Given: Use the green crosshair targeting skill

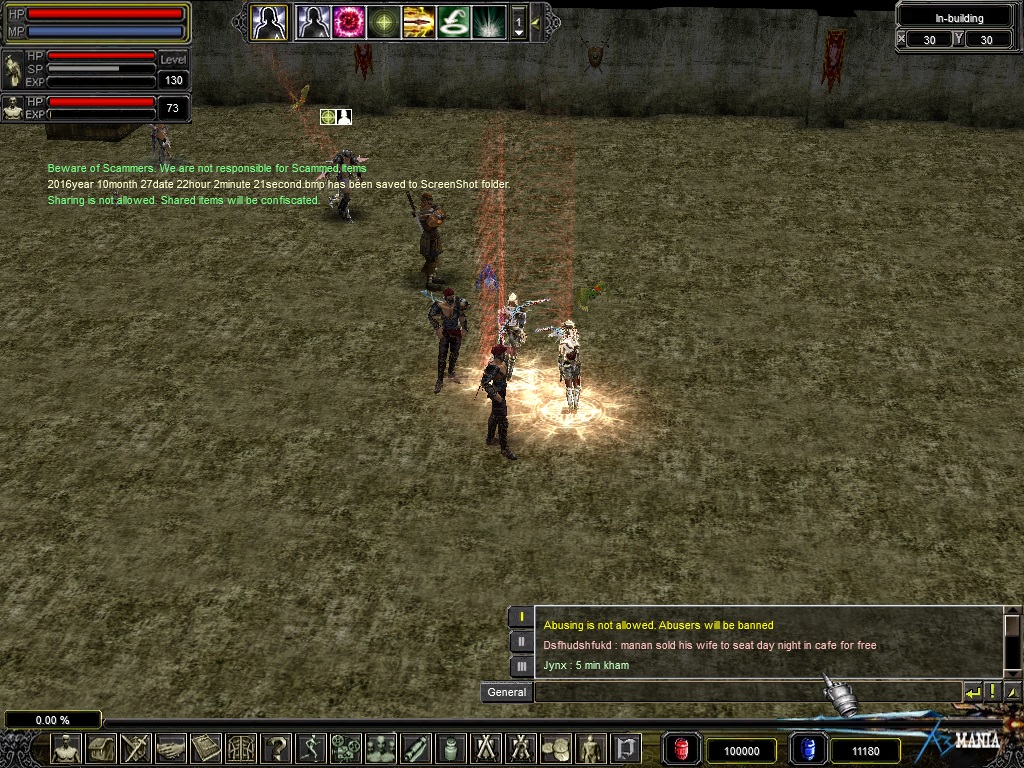Looking at the screenshot, I should coord(384,21).
